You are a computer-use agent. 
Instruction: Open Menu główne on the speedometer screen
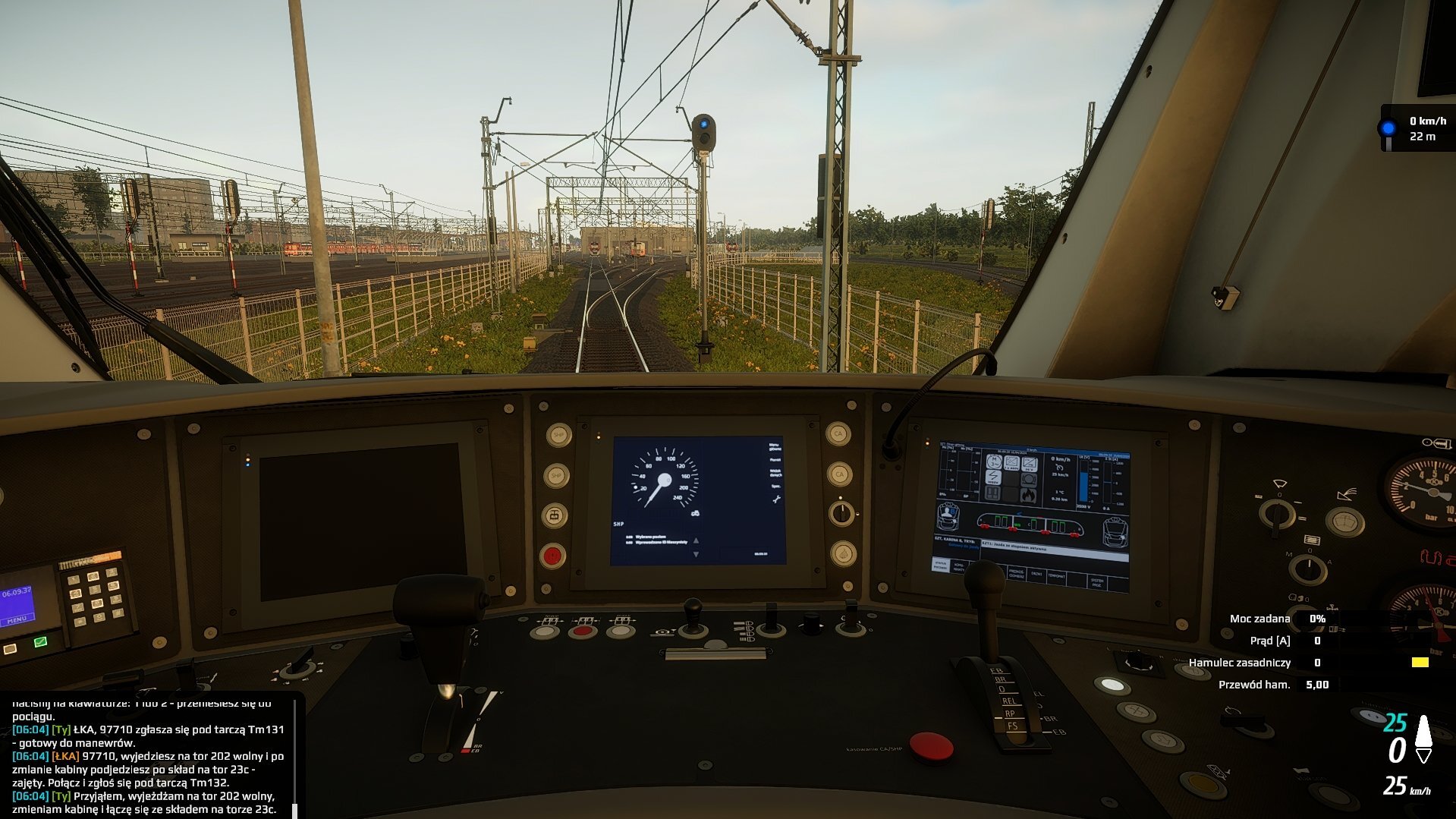click(x=774, y=447)
